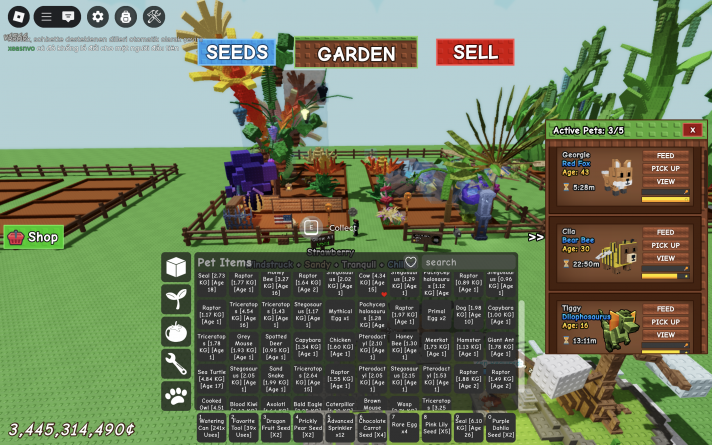
Task: Go to the GARDEN
Action: tap(357, 54)
